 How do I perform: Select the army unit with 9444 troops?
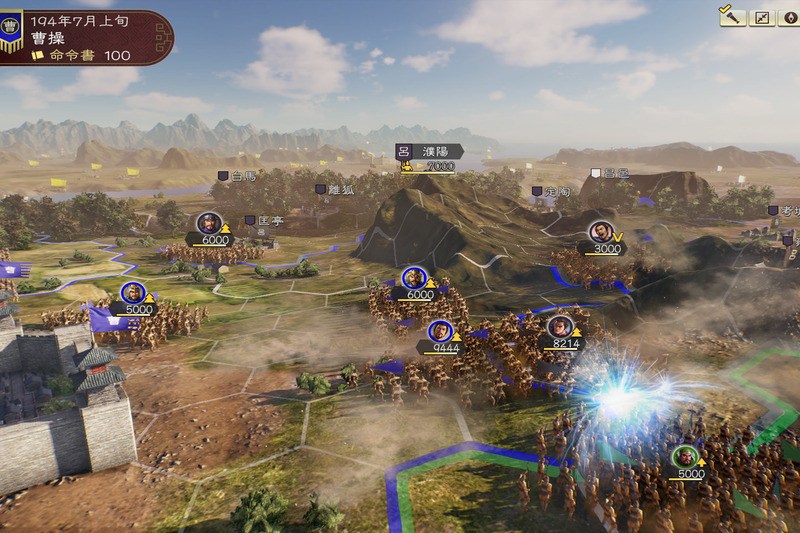439,333
